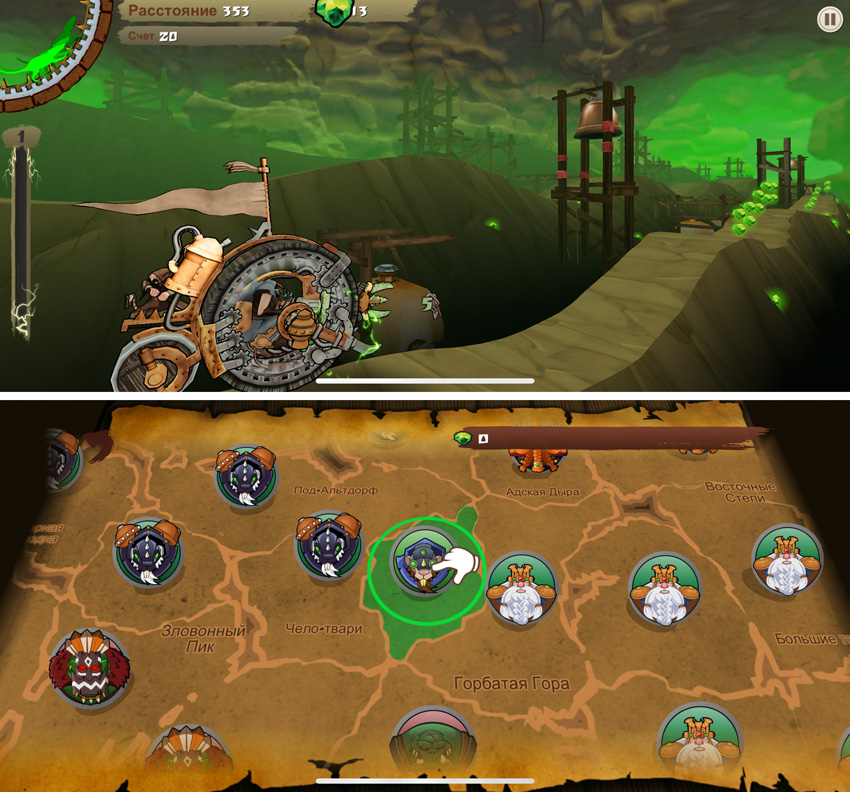Select the dwarf marker beneath Восточные Степи

click(787, 560)
